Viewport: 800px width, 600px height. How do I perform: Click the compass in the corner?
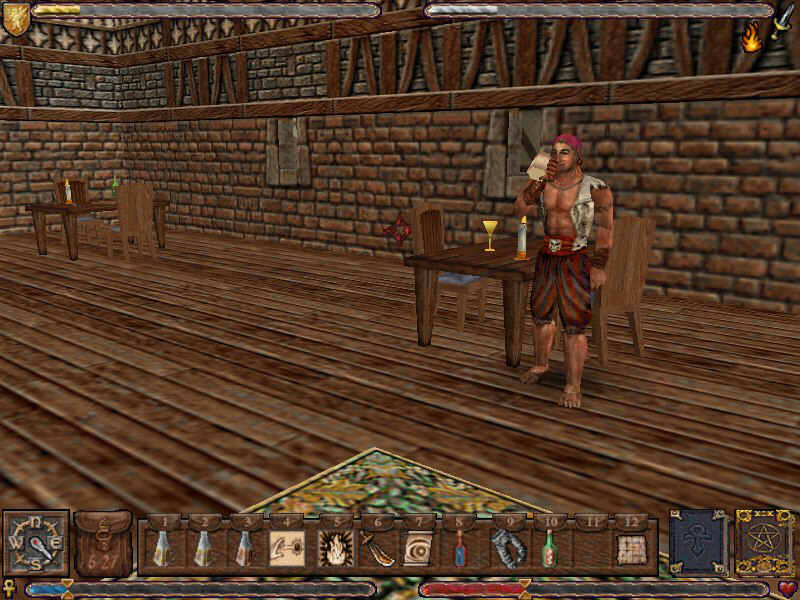35,543
